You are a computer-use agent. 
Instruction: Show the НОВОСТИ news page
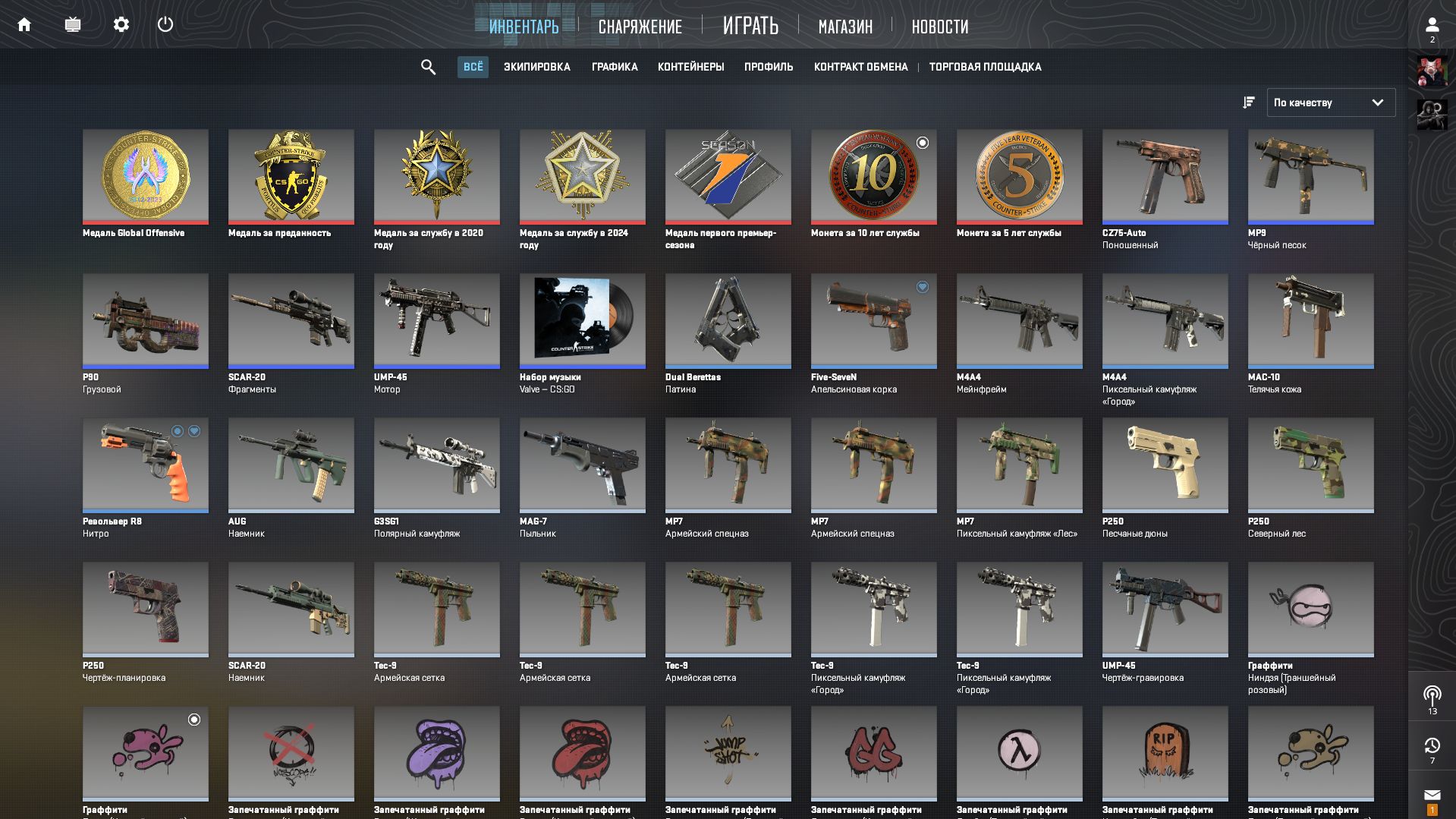coord(939,27)
